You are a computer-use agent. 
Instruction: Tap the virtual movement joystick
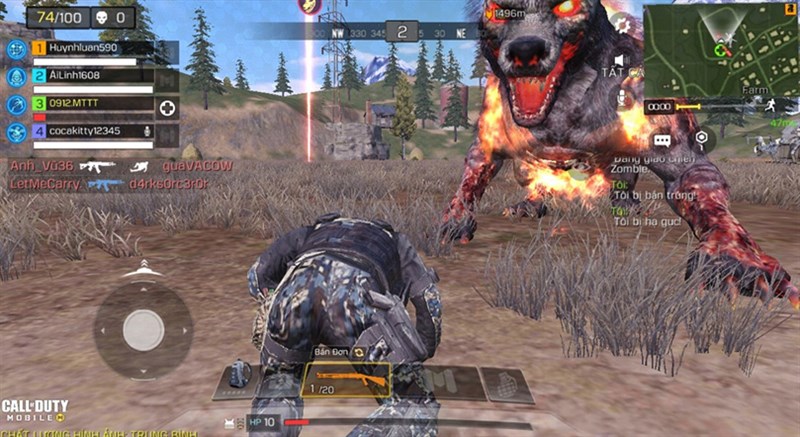[143, 329]
